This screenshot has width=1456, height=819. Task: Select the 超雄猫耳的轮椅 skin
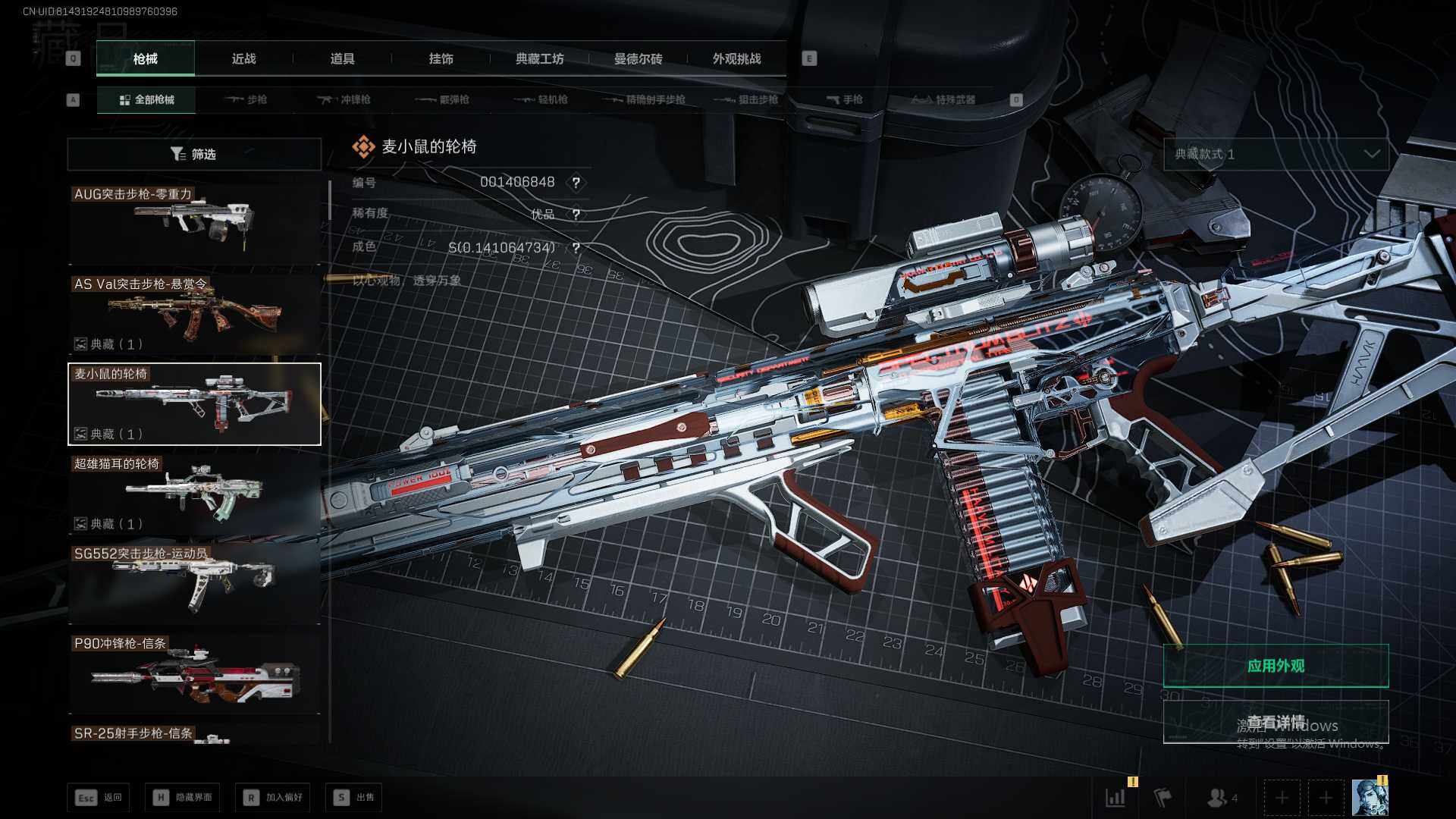point(194,494)
